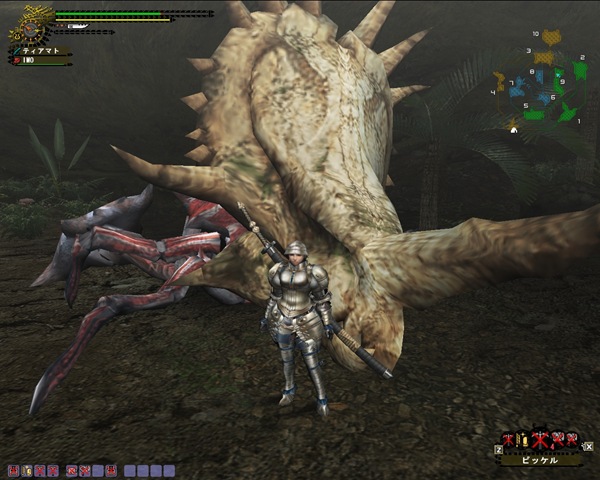Select orange area 4 on the minimap
This screenshot has width=600, height=480.
click(x=500, y=78)
